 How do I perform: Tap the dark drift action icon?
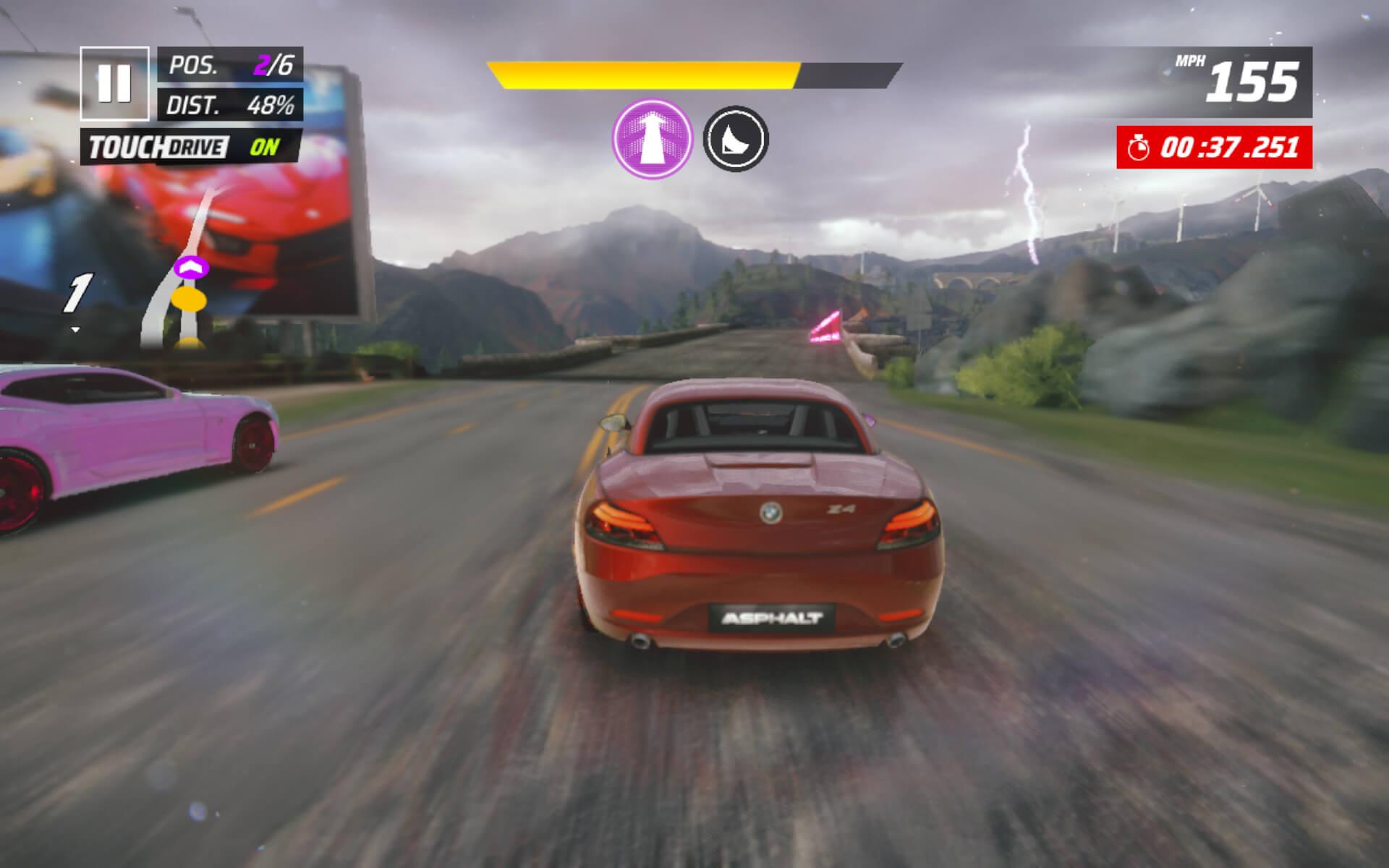[x=736, y=138]
